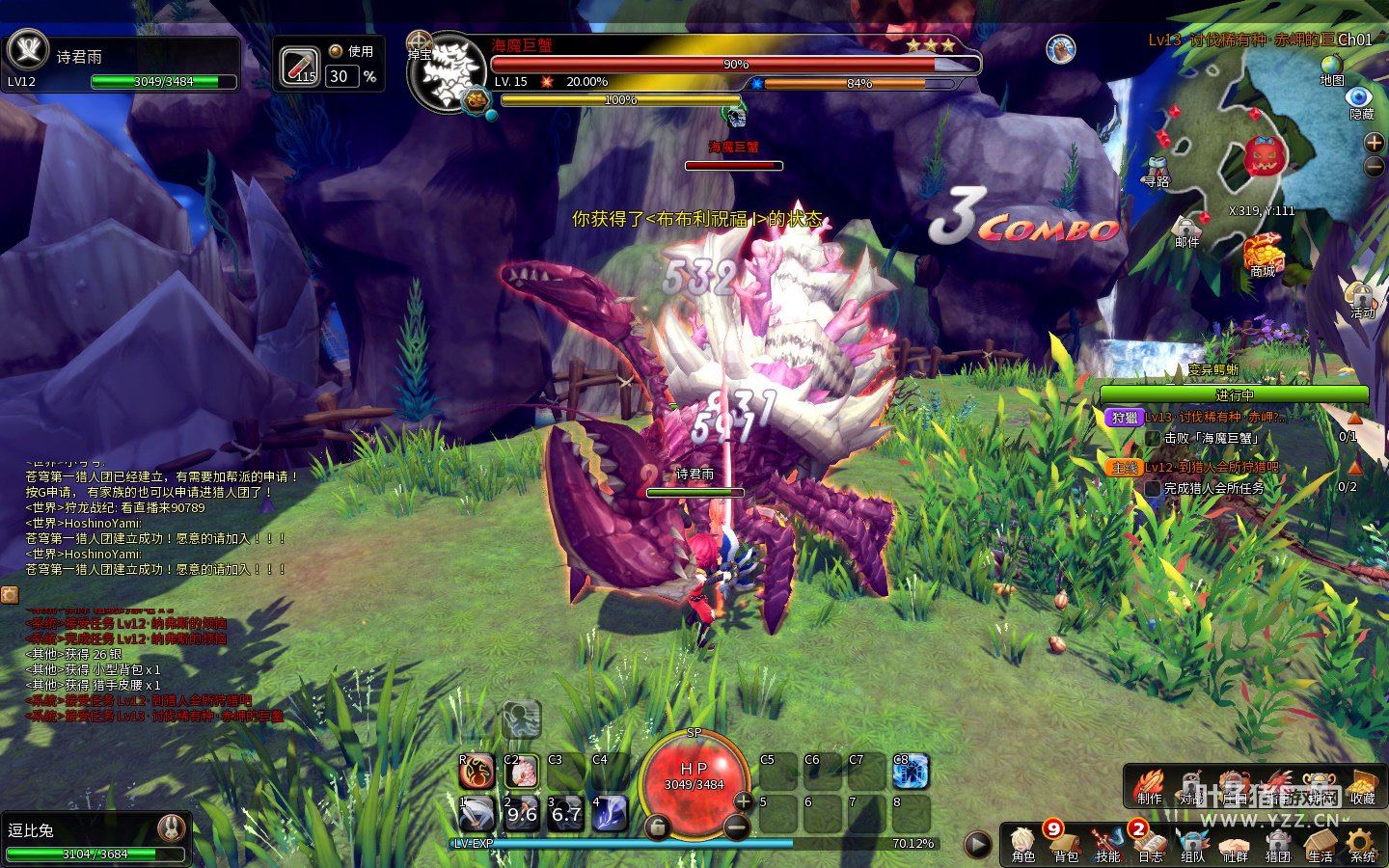This screenshot has width=1389, height=868.
Task: Open the 地图 world map globe
Action: click(x=1332, y=68)
